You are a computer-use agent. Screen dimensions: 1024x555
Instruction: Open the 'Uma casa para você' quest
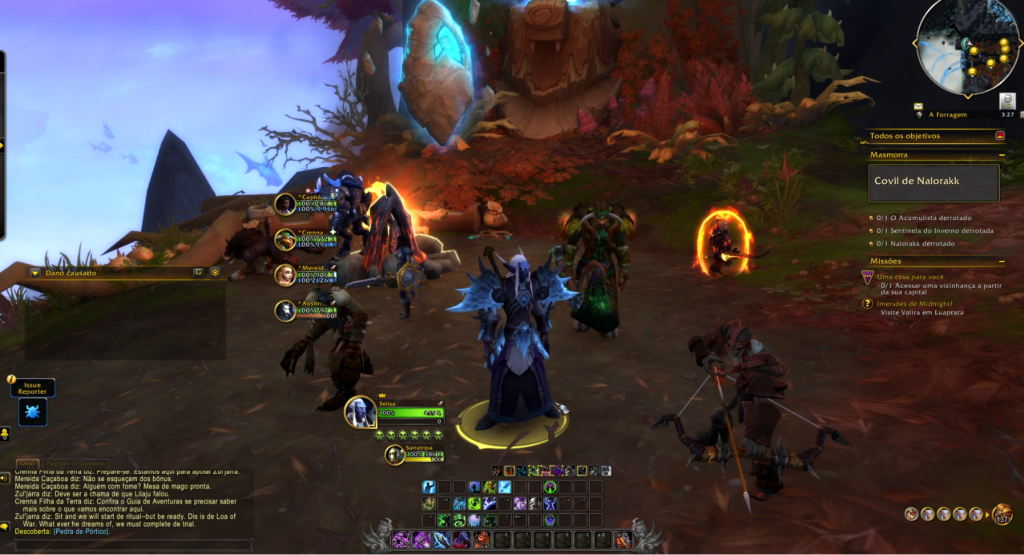pos(911,276)
